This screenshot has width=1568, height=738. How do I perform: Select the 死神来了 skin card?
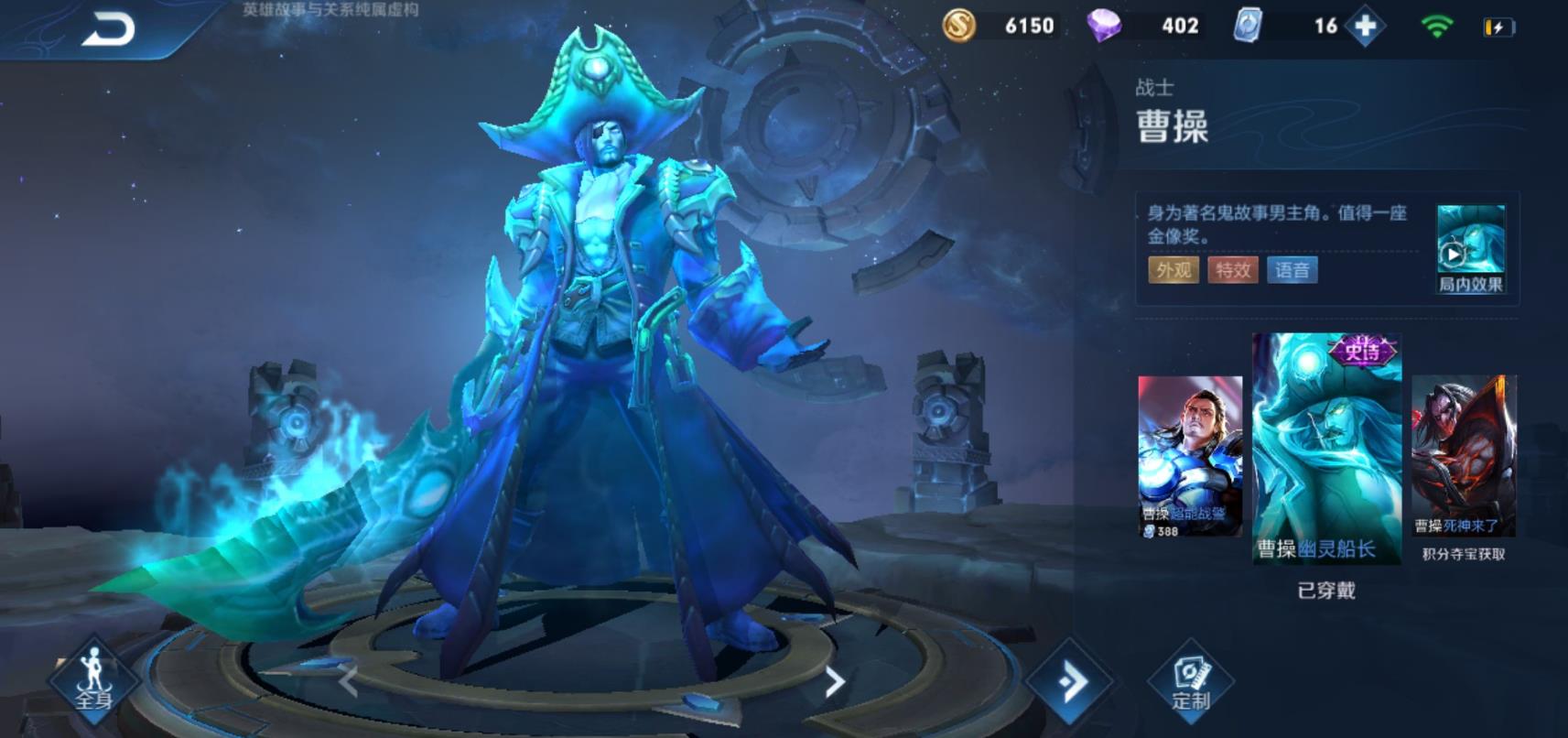pos(1463,455)
